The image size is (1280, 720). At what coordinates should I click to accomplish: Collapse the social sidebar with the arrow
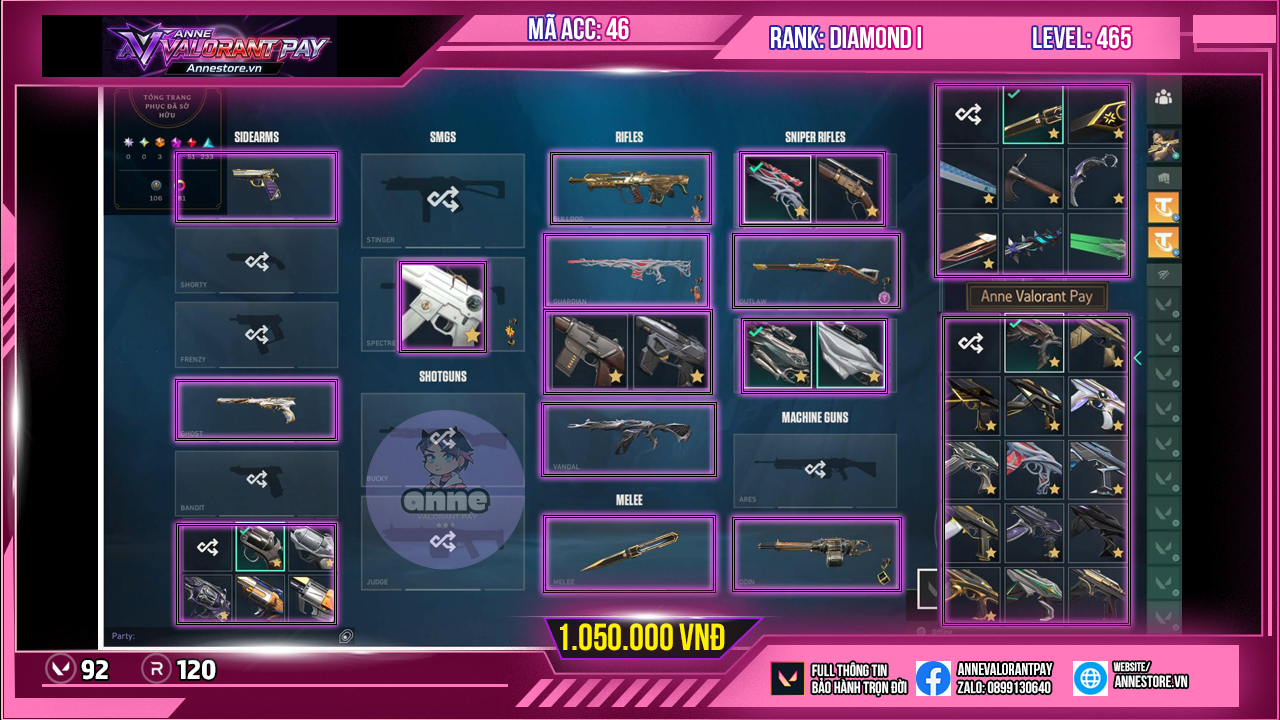tap(1137, 358)
